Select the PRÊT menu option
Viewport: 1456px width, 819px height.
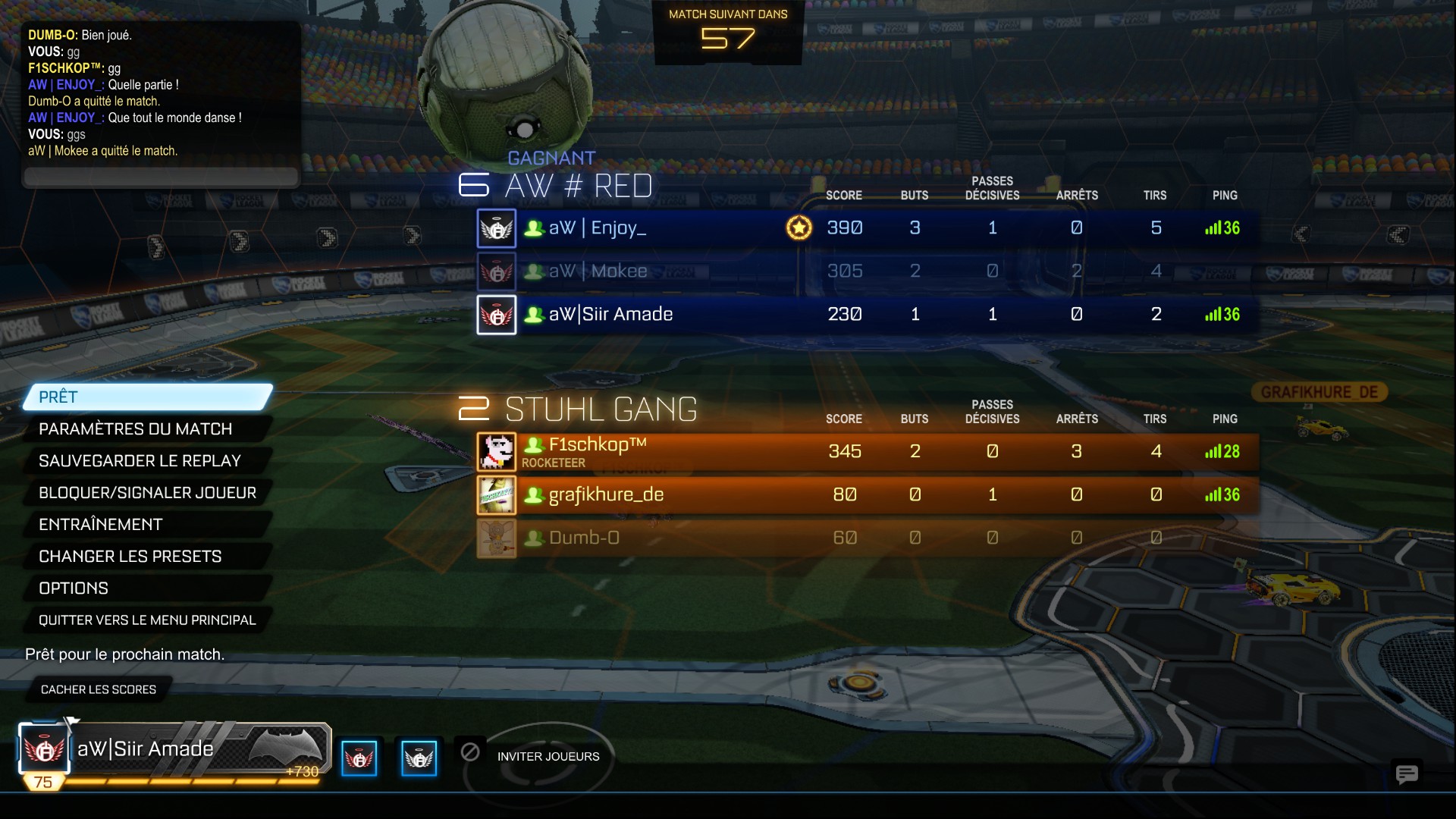click(148, 397)
